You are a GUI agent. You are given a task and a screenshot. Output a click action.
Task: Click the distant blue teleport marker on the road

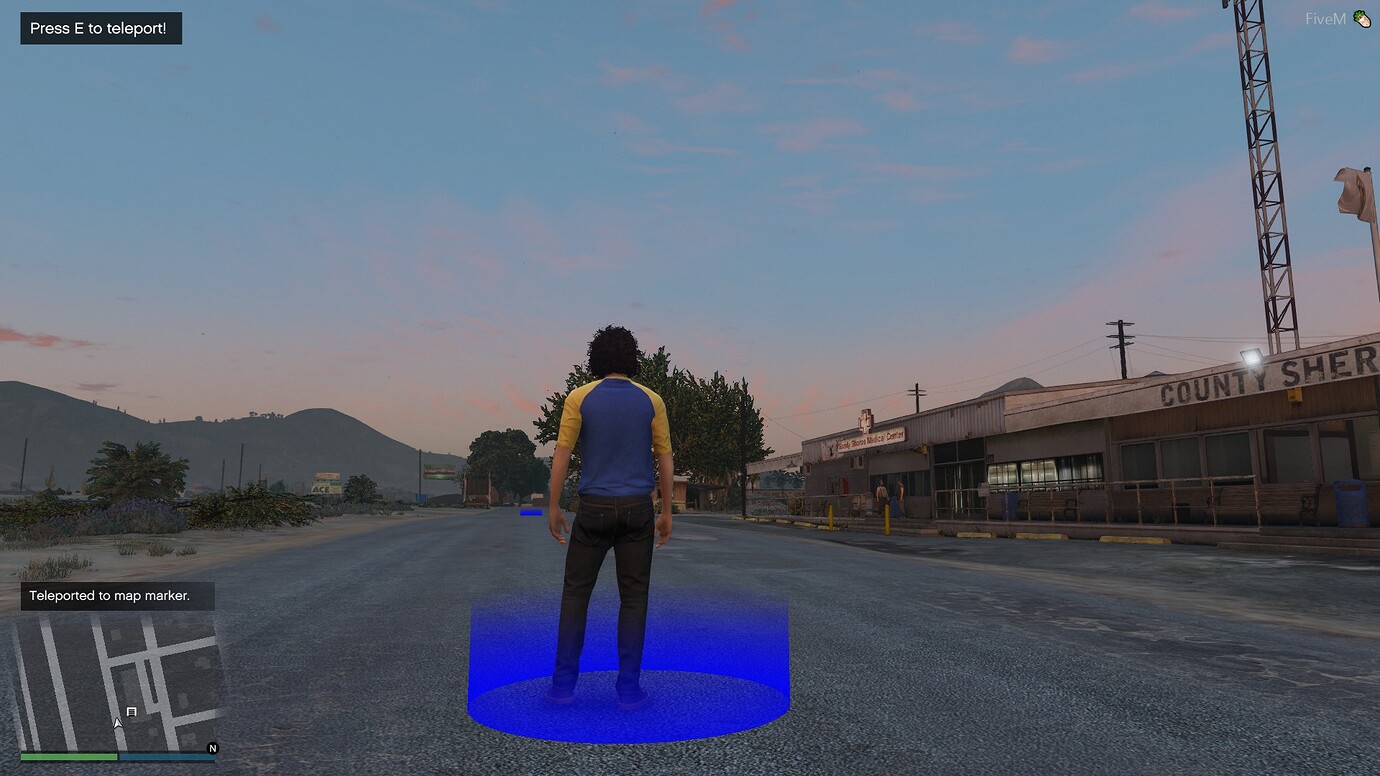(531, 512)
